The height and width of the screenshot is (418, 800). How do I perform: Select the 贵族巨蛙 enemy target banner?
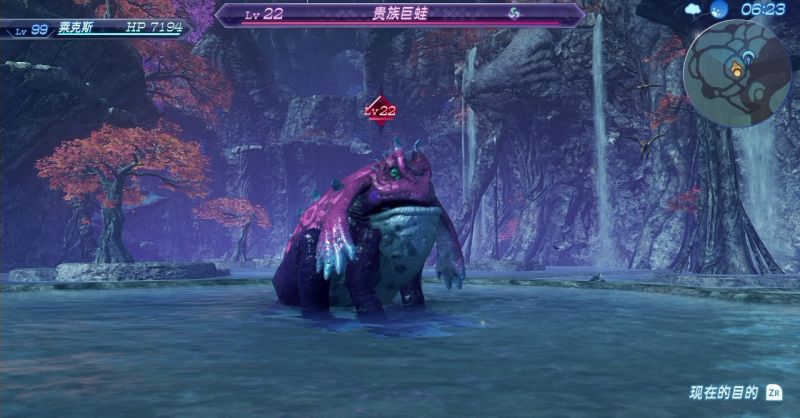(x=400, y=14)
